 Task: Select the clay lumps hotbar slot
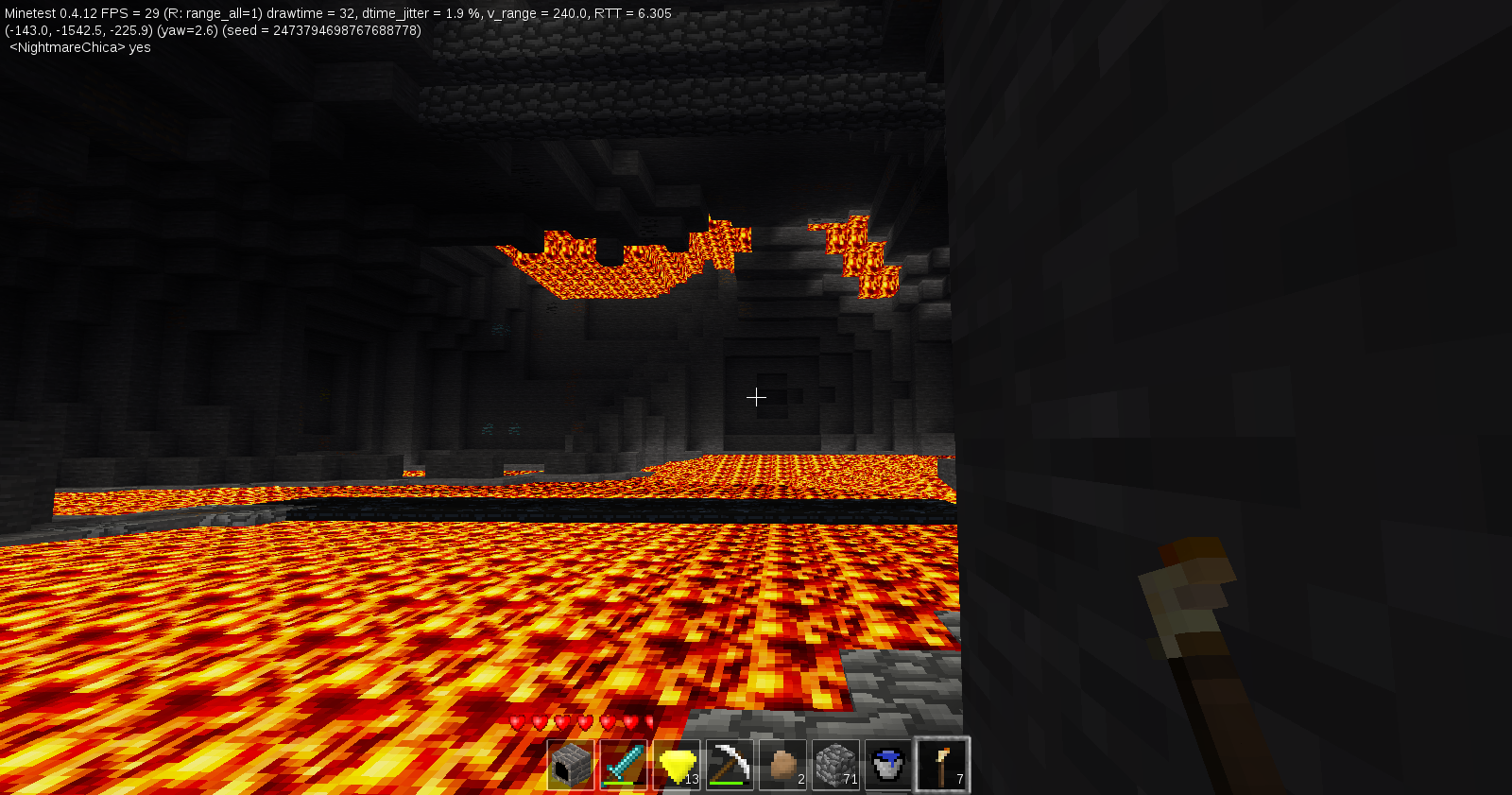(782, 764)
